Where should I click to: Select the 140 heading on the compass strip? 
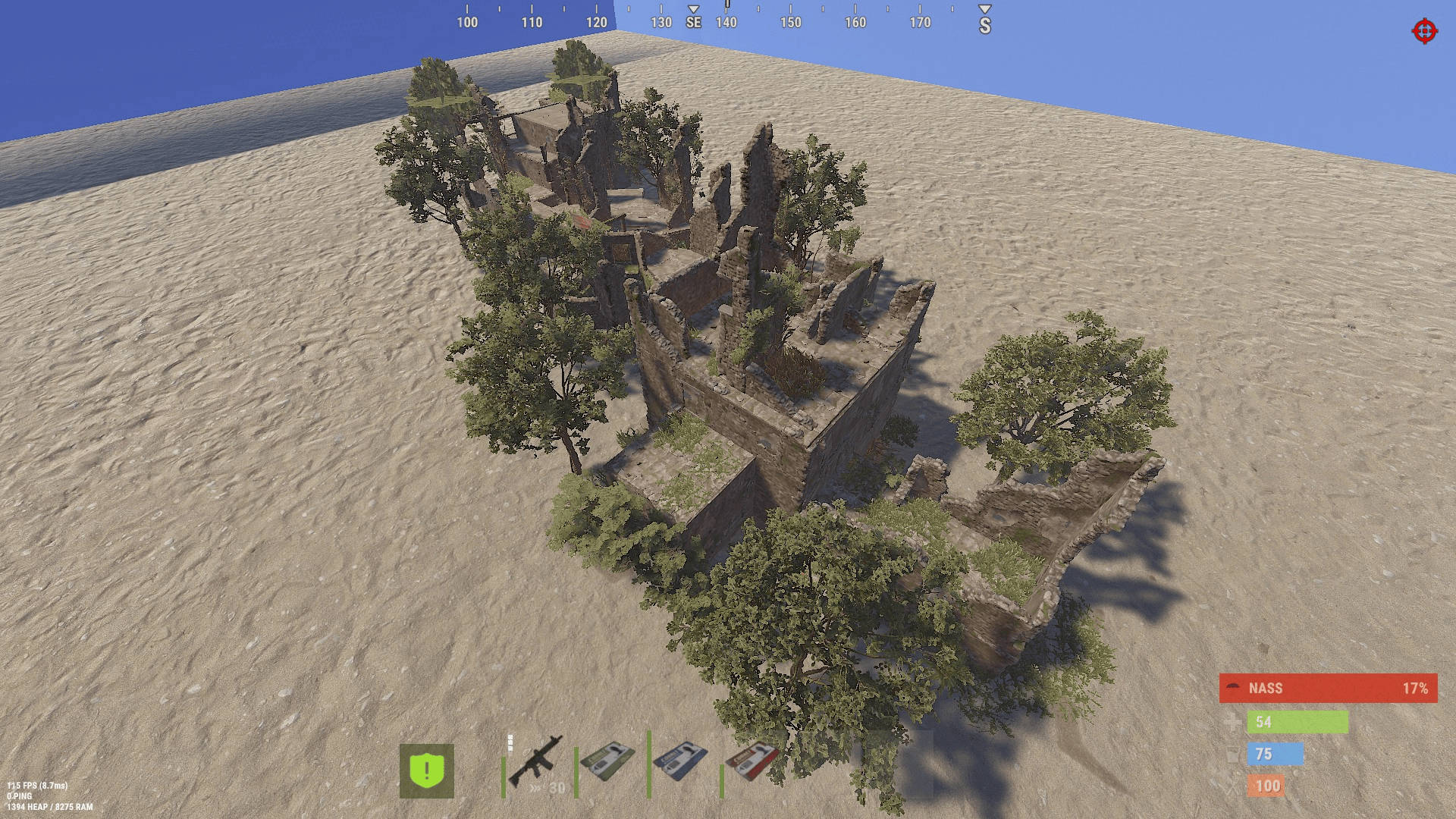pos(725,22)
